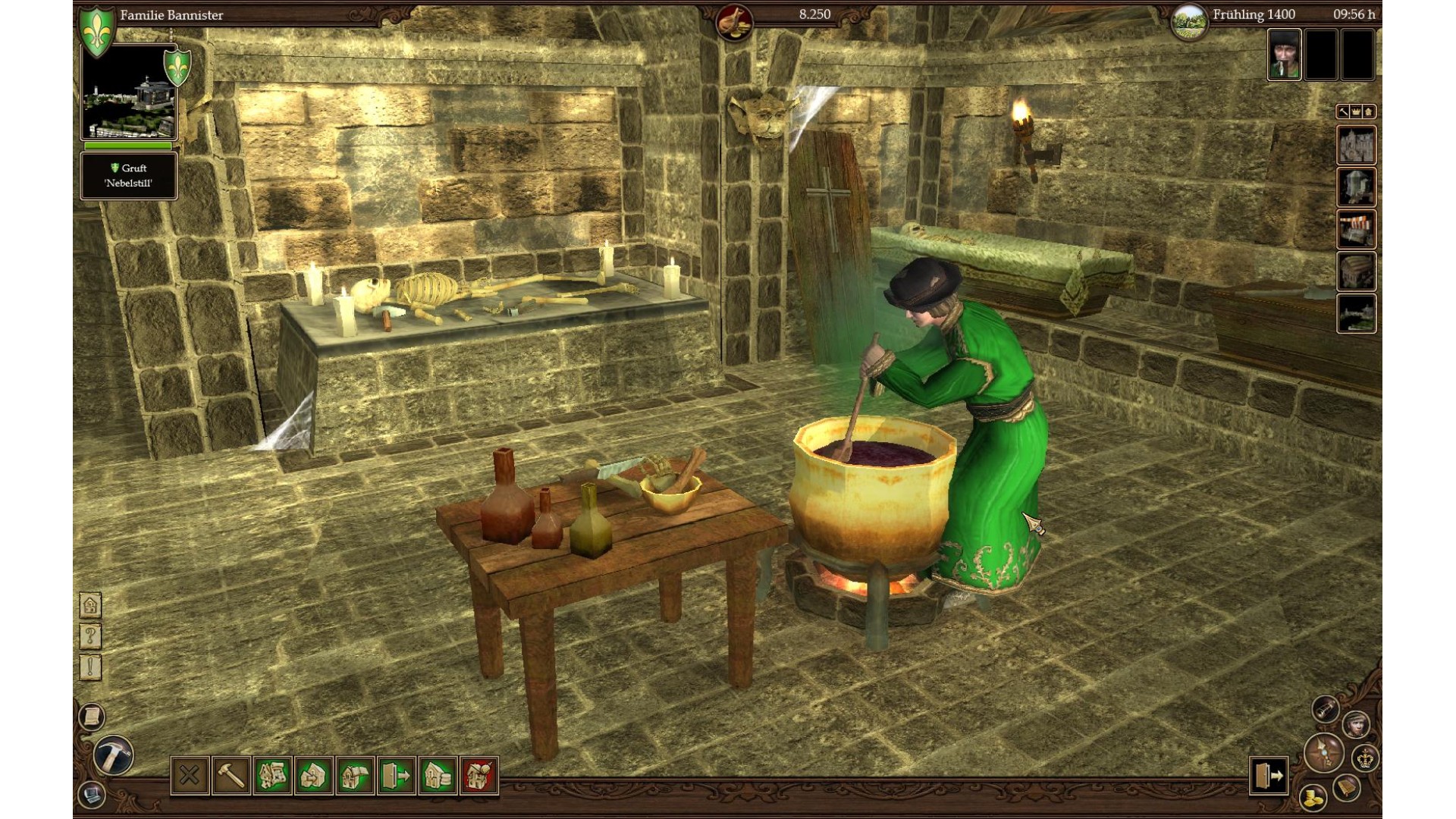
Task: Click the red house demolish icon
Action: point(479,775)
